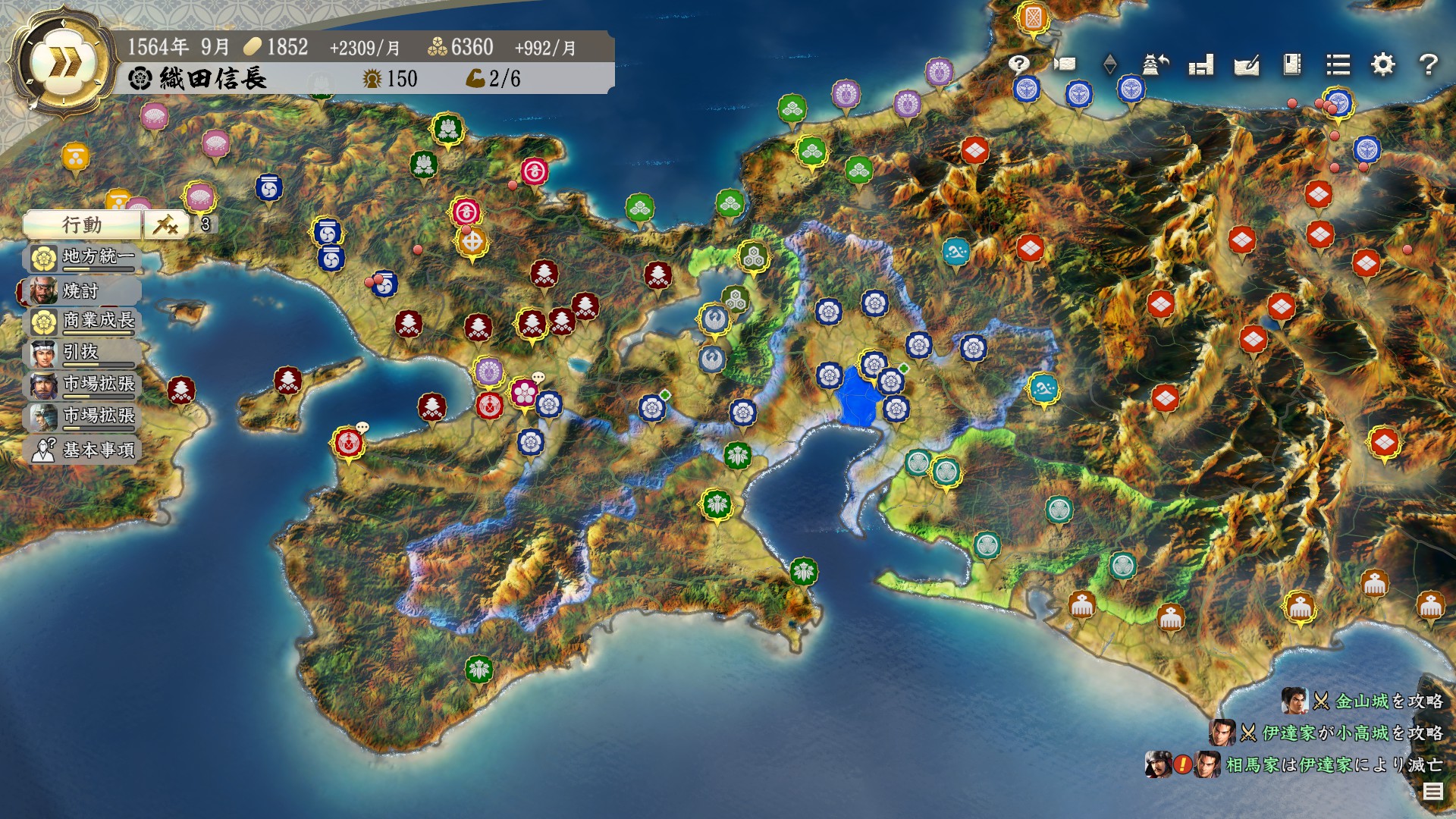
Task: Choose the 引抜 action entry
Action: 80,353
